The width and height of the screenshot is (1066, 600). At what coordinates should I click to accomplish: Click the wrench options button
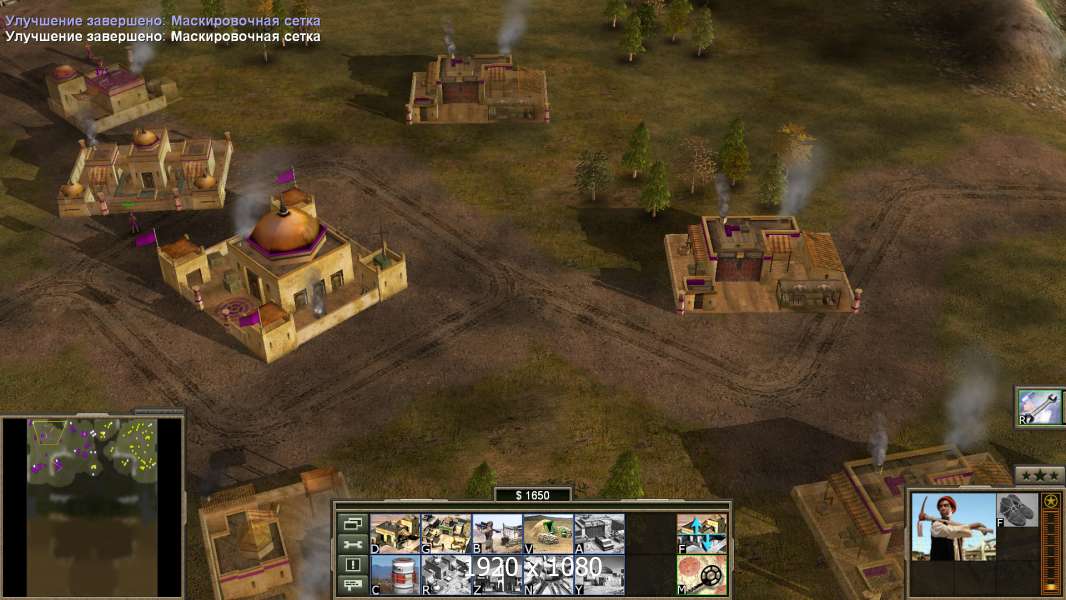point(353,544)
